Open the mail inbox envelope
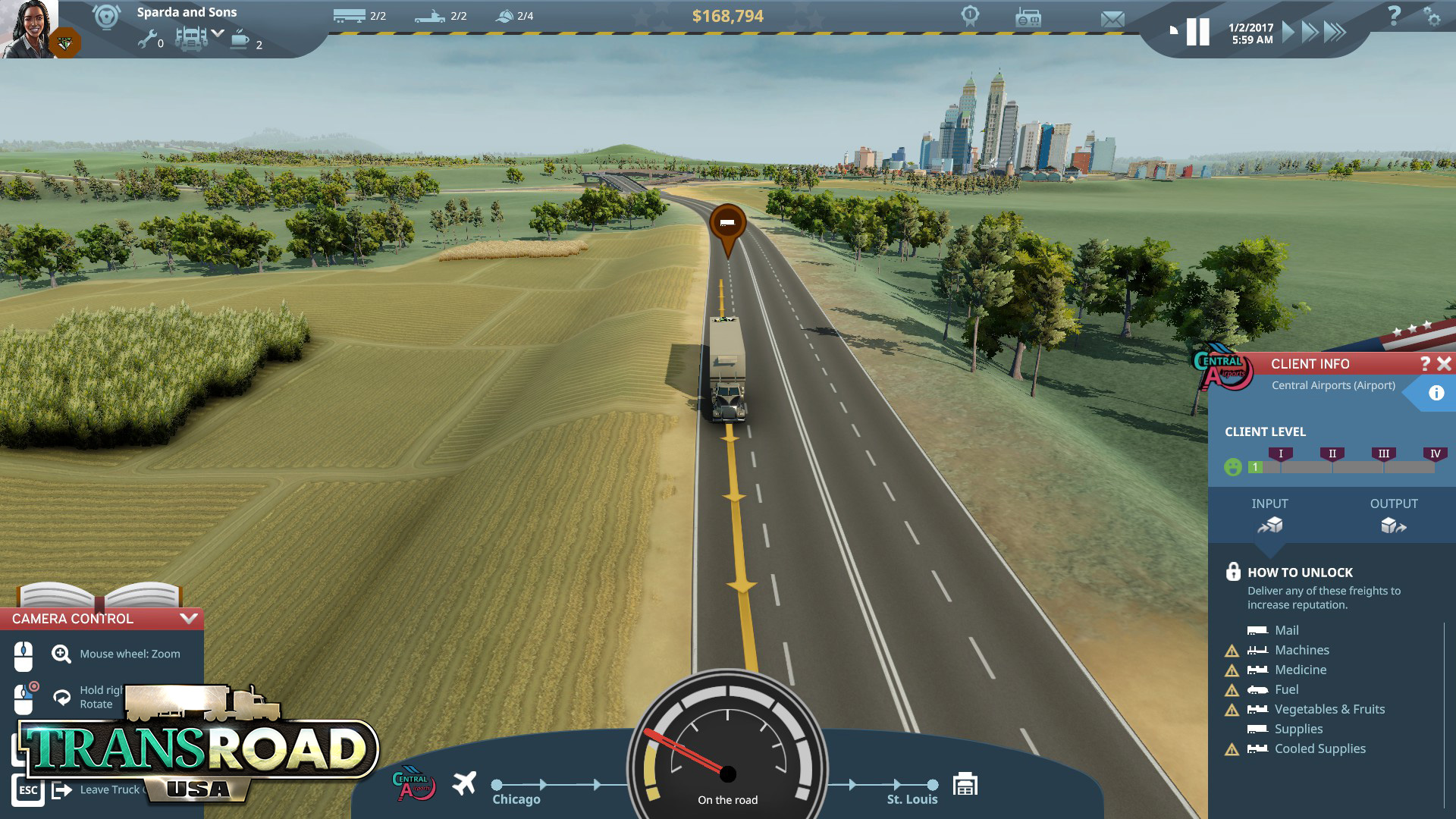The height and width of the screenshot is (819, 1456). point(1112,20)
